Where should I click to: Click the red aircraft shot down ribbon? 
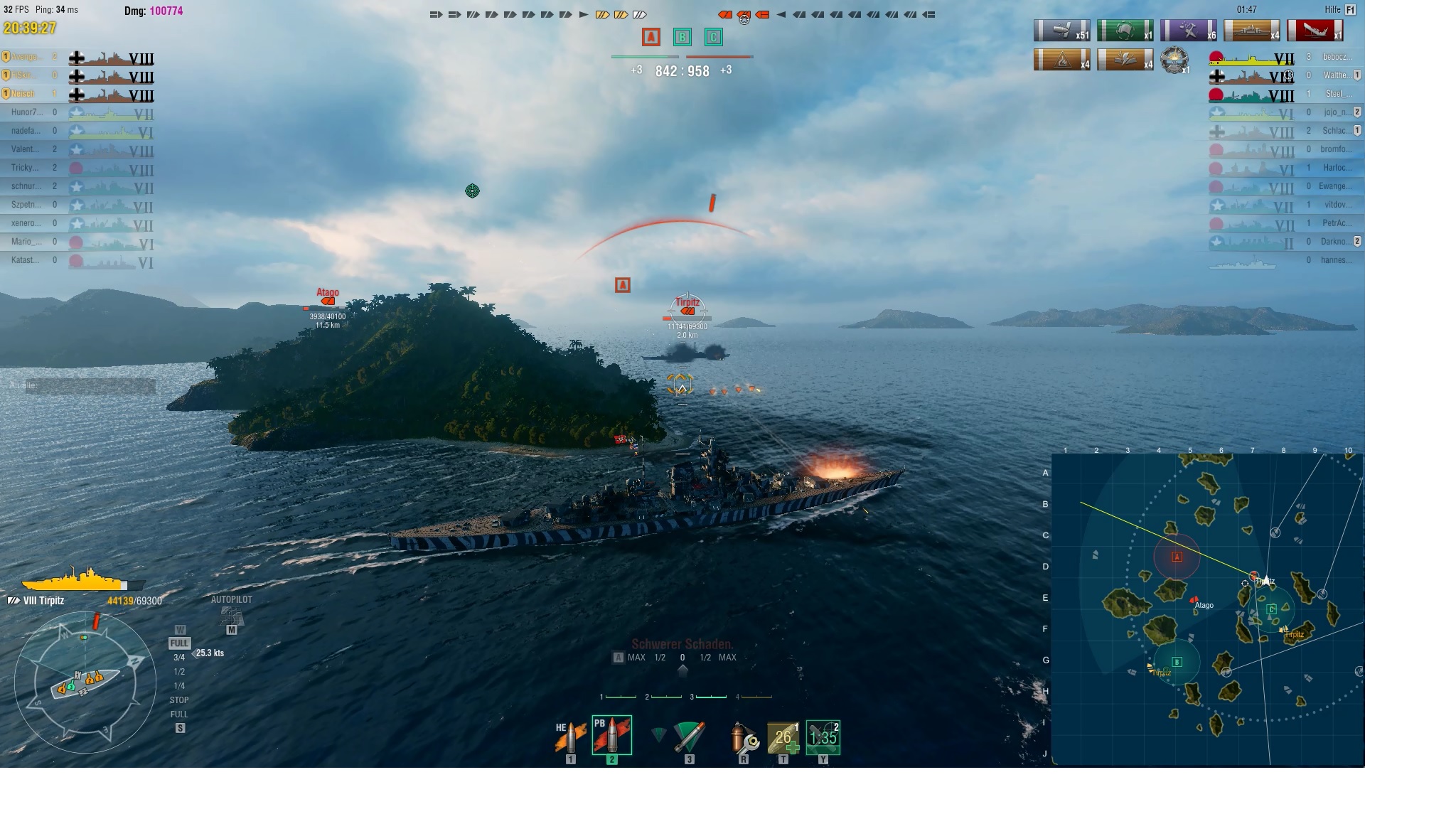pos(1315,32)
